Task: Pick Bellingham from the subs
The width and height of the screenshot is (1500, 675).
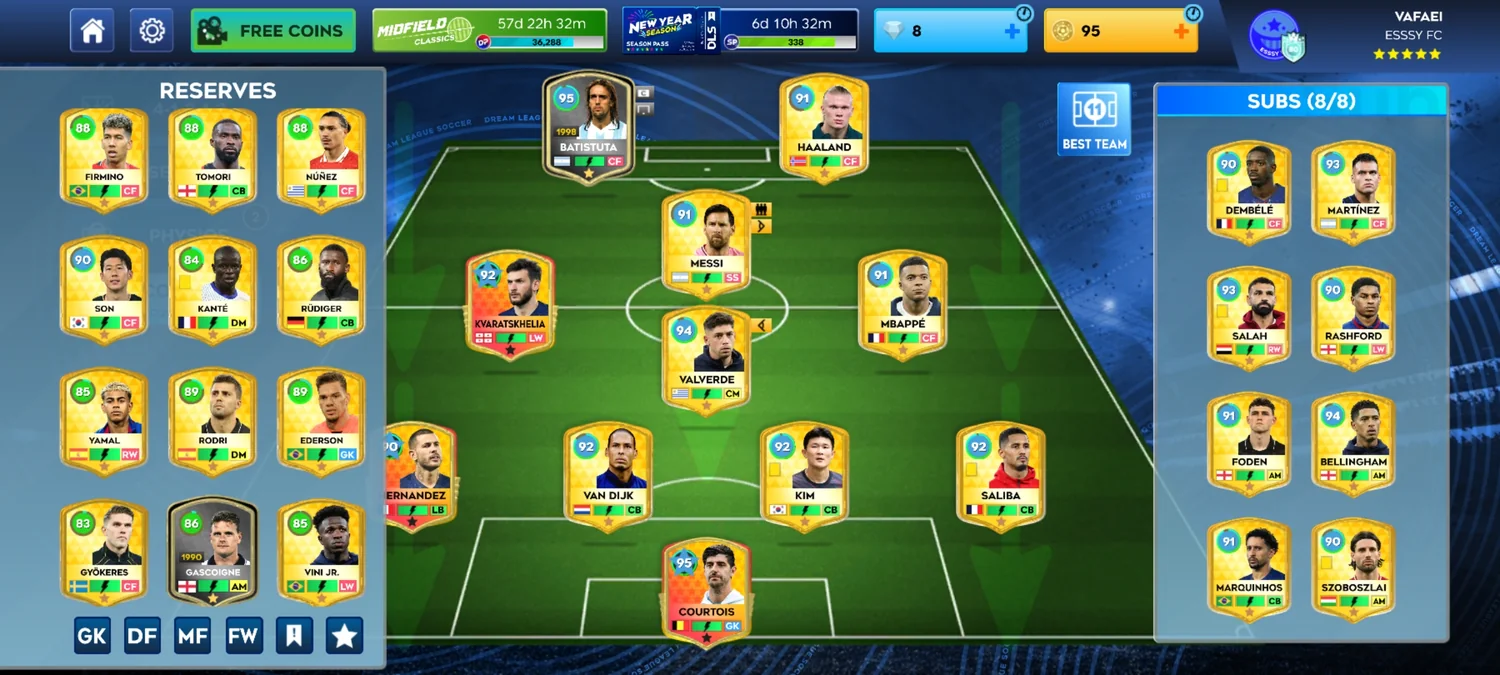Action: point(1353,443)
